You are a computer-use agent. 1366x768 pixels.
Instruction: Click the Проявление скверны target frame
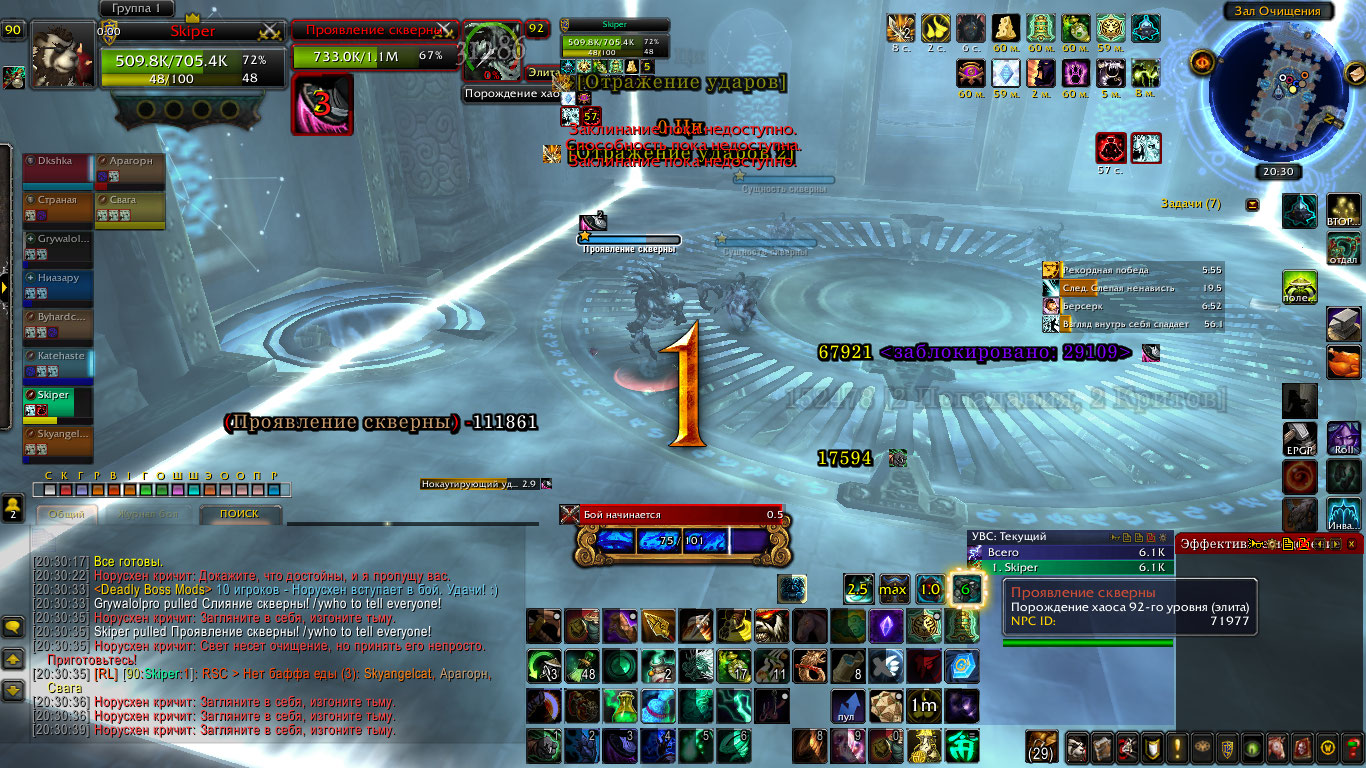[375, 44]
